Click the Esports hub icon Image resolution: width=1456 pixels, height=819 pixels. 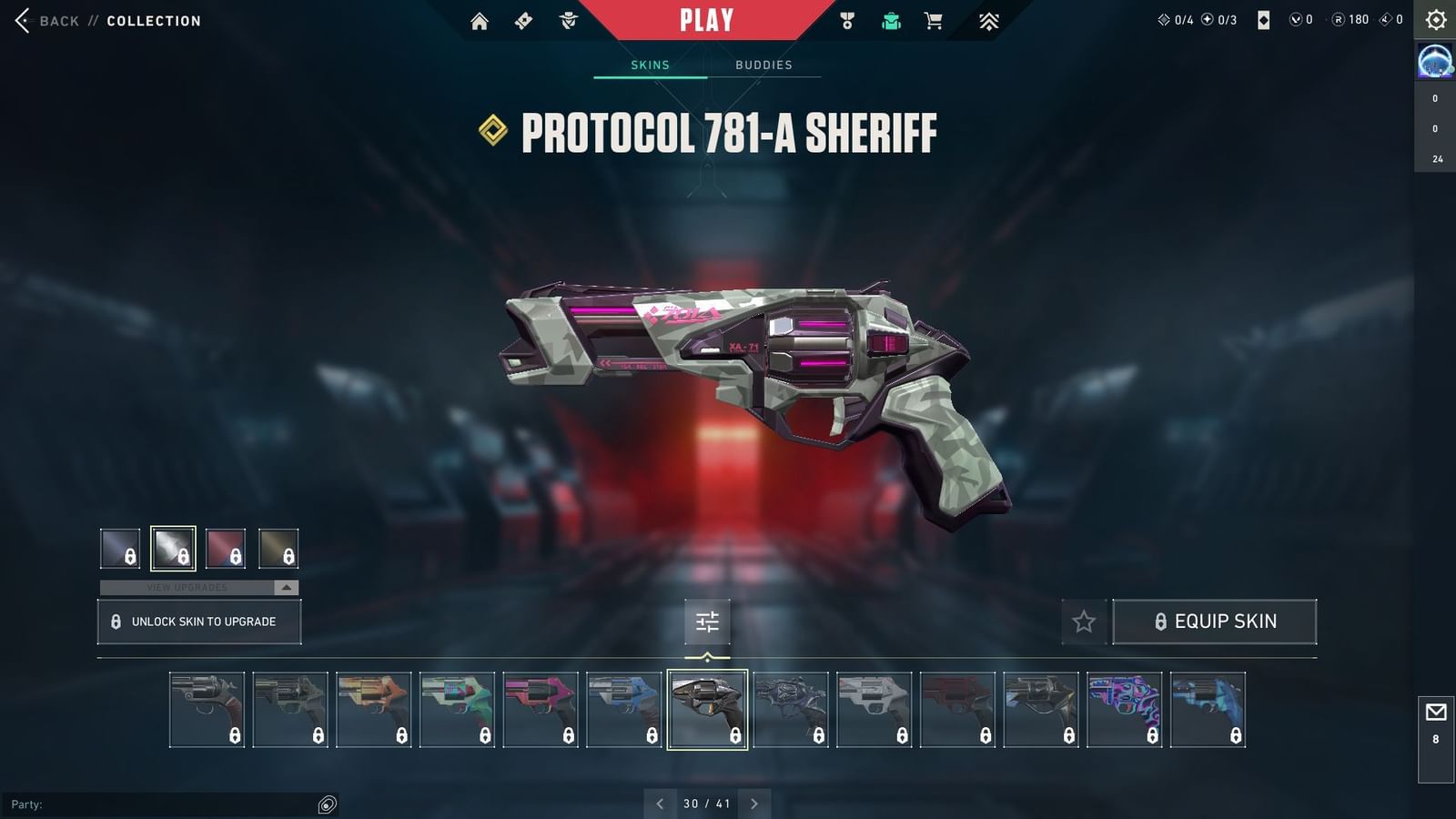tap(988, 19)
